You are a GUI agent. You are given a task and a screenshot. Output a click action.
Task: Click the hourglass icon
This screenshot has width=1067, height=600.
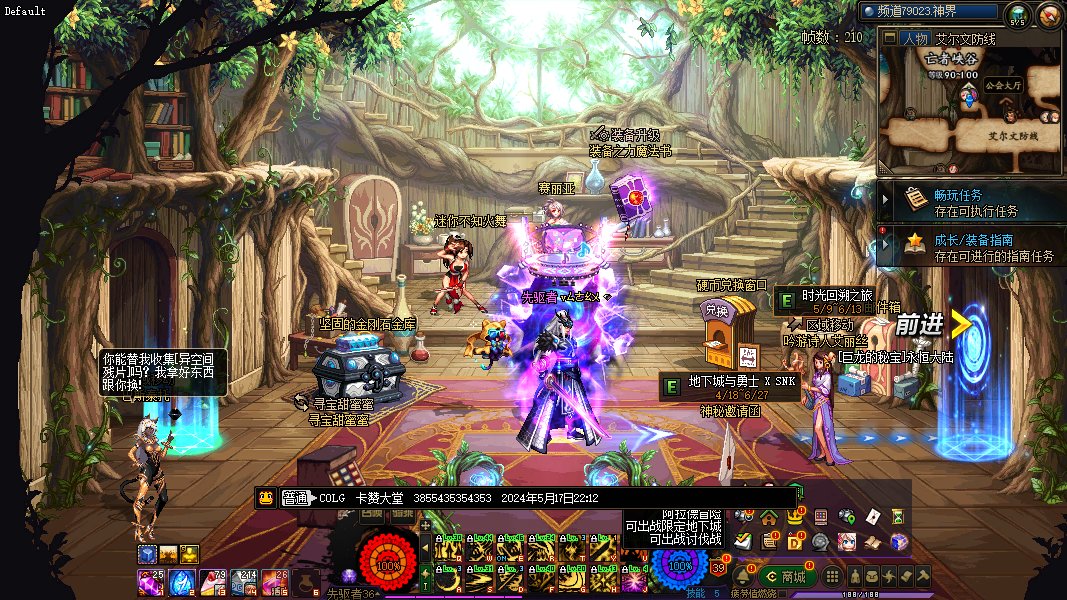tap(898, 517)
